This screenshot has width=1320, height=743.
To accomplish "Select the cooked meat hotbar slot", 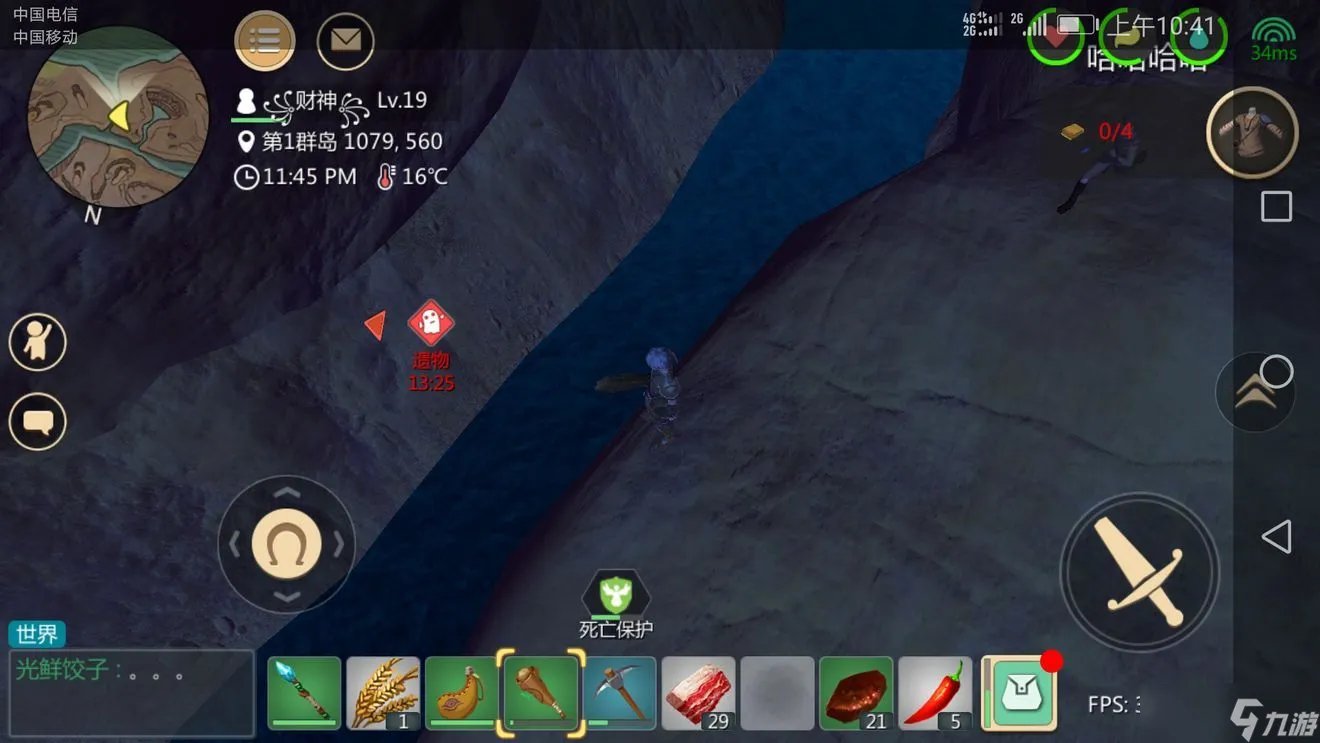I will [x=856, y=692].
